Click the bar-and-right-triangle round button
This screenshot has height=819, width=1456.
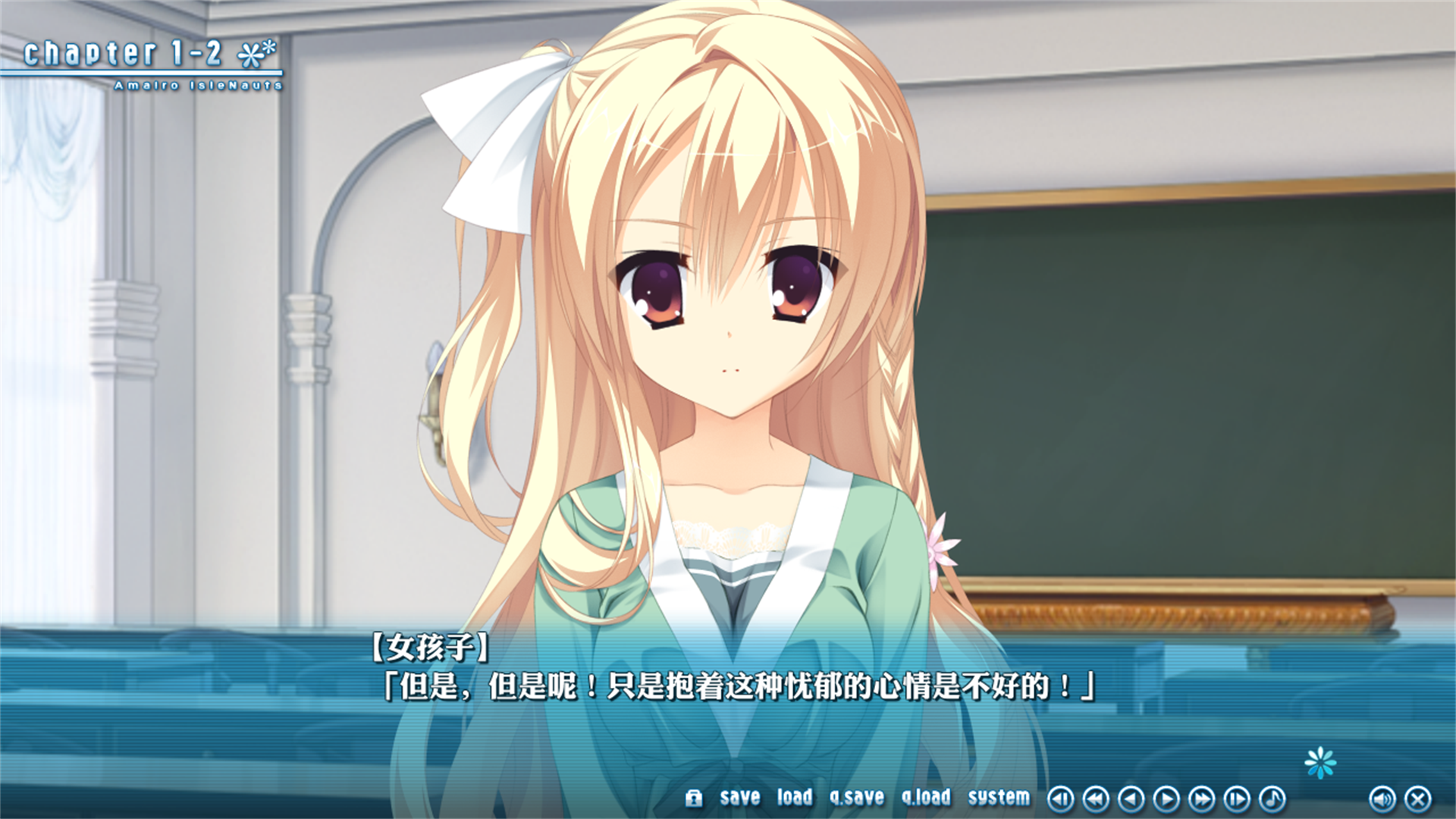pos(1237,799)
